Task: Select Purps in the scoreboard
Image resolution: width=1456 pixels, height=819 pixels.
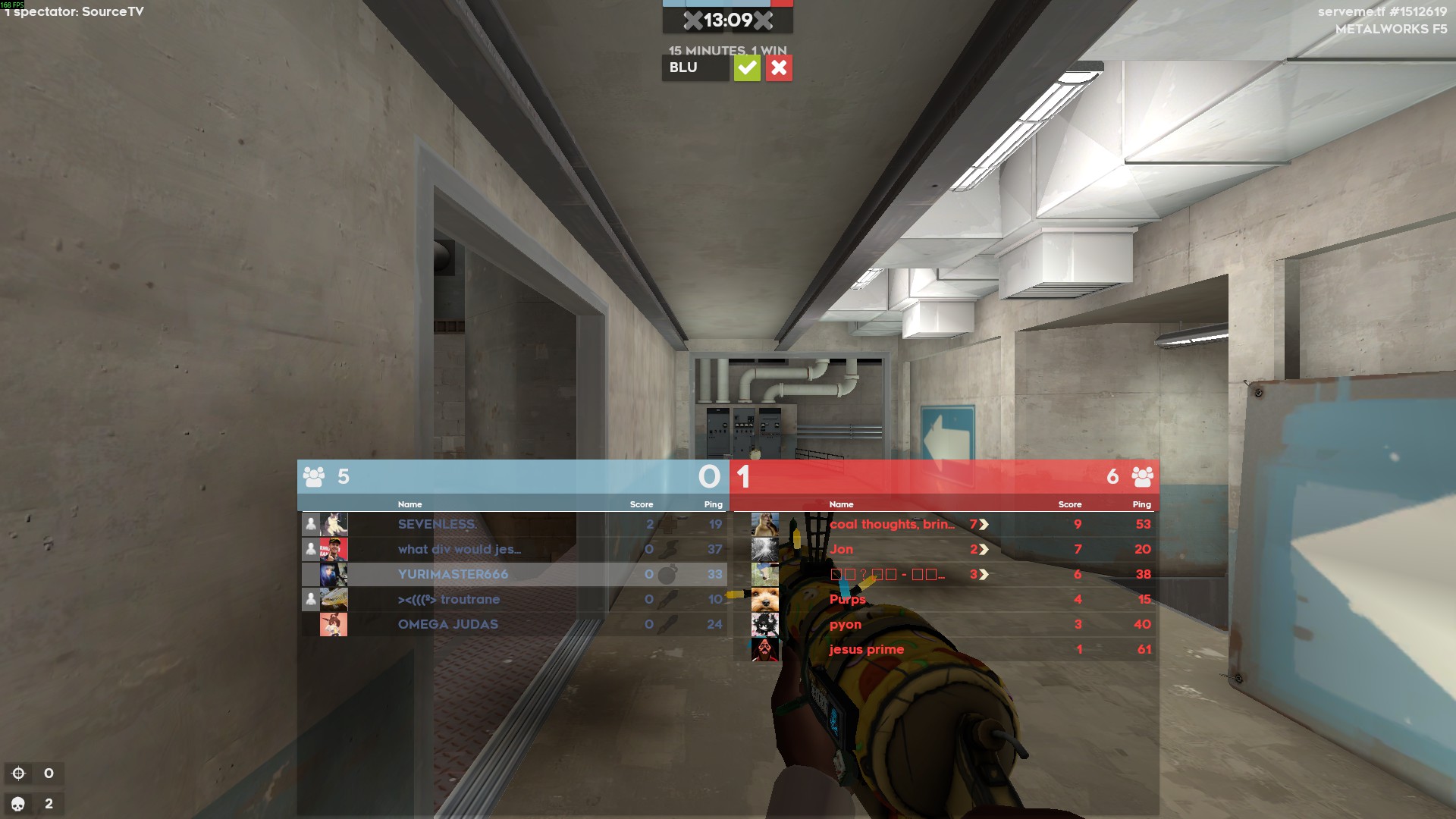Action: (x=847, y=599)
